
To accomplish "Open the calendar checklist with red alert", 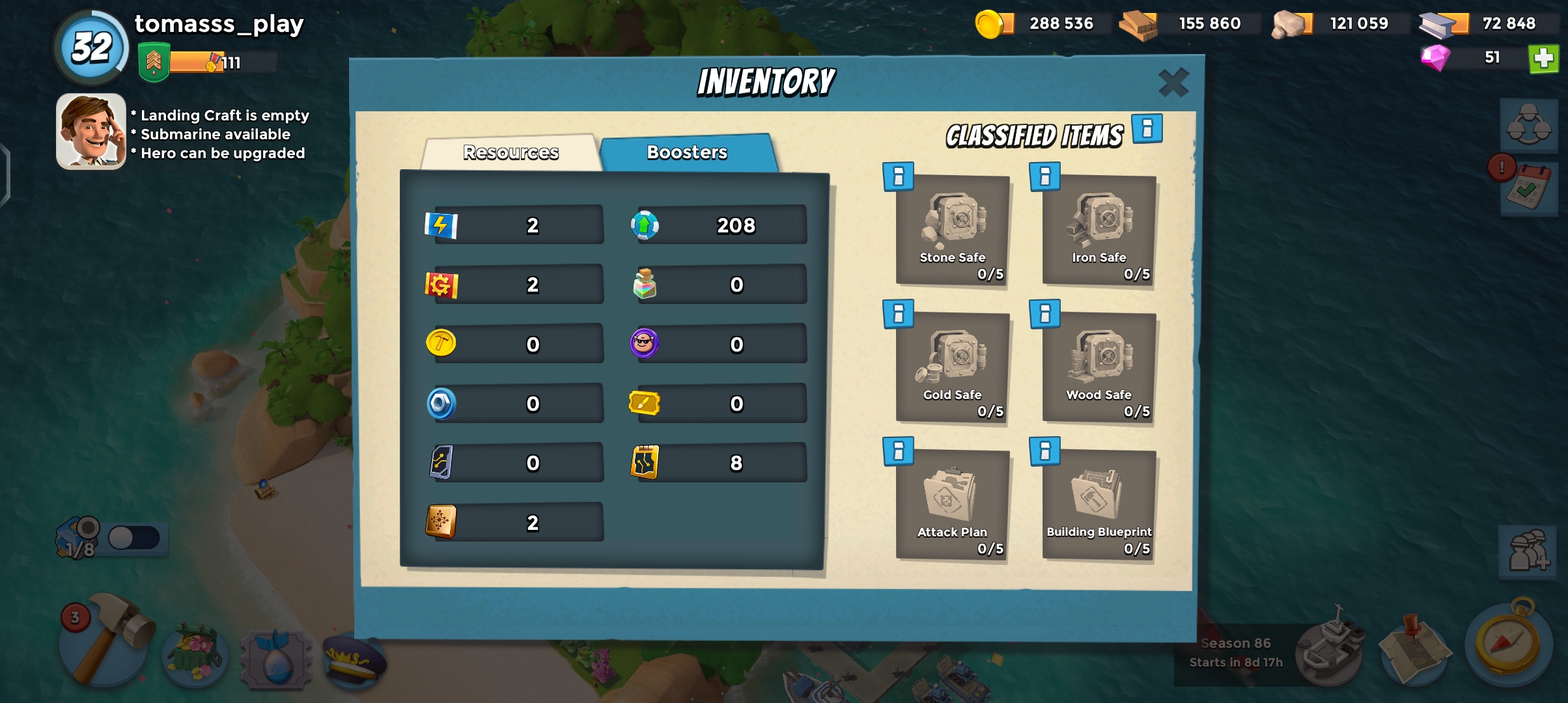I will point(1527,189).
